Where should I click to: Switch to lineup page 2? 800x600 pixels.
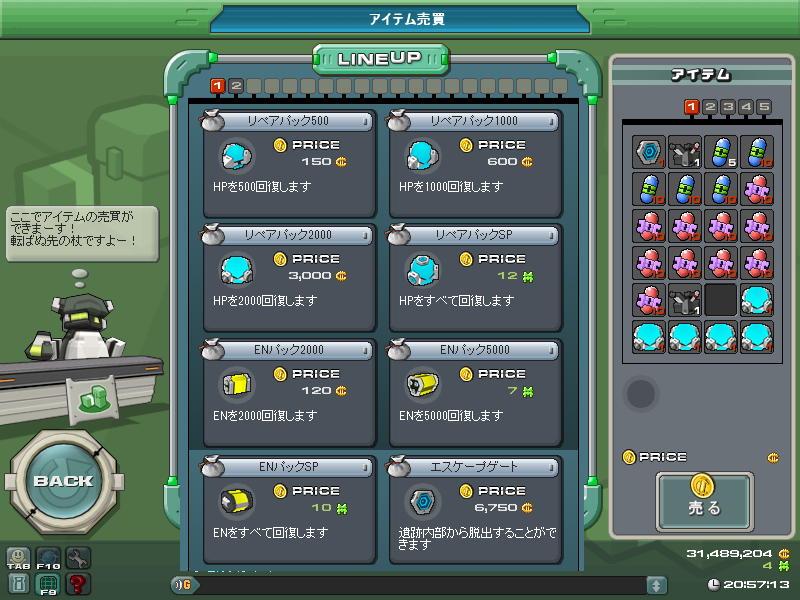236,86
